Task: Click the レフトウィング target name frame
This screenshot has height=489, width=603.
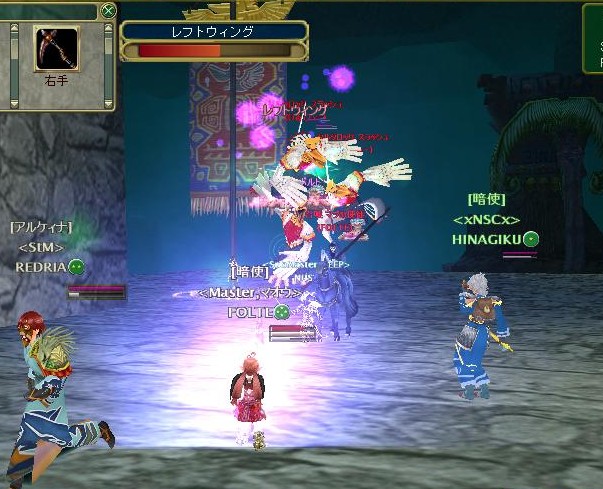Action: (214, 32)
